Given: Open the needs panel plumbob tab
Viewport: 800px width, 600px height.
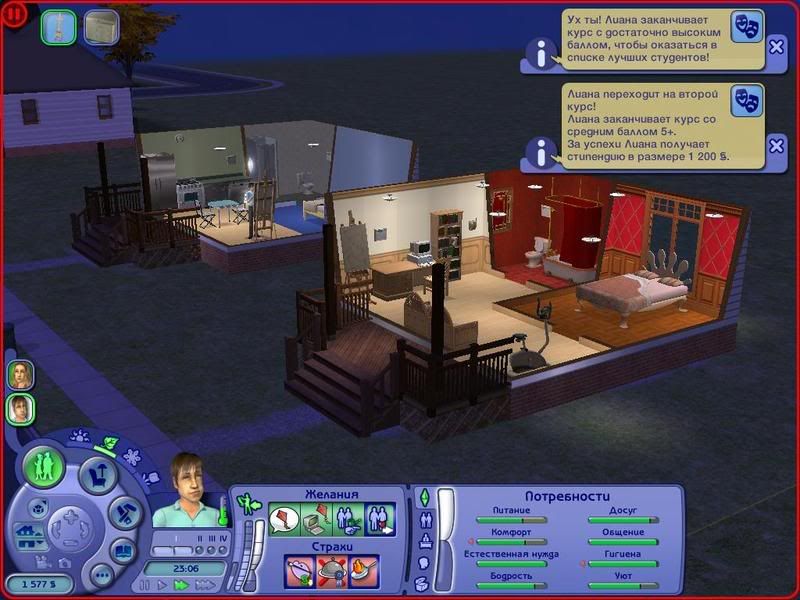Looking at the screenshot, I should pos(422,497).
